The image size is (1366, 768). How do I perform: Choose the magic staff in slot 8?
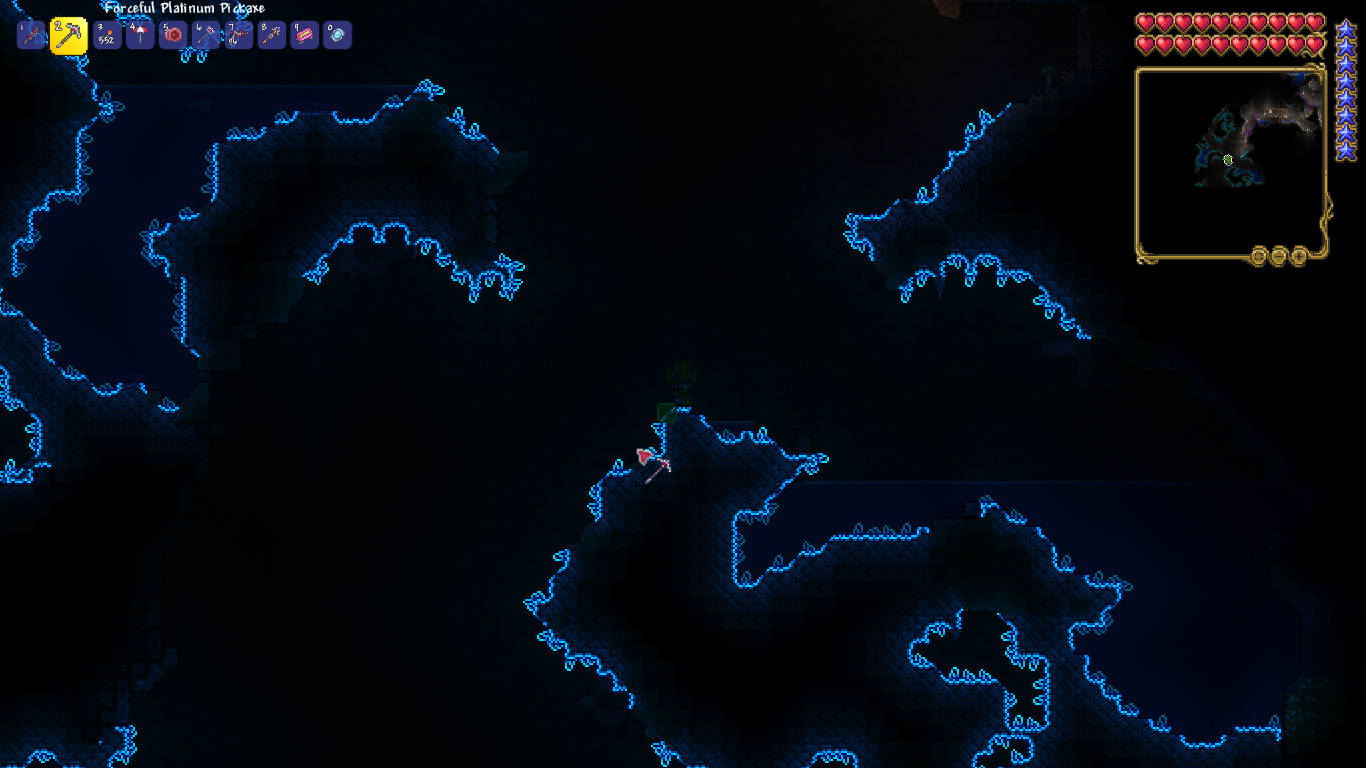(x=271, y=35)
